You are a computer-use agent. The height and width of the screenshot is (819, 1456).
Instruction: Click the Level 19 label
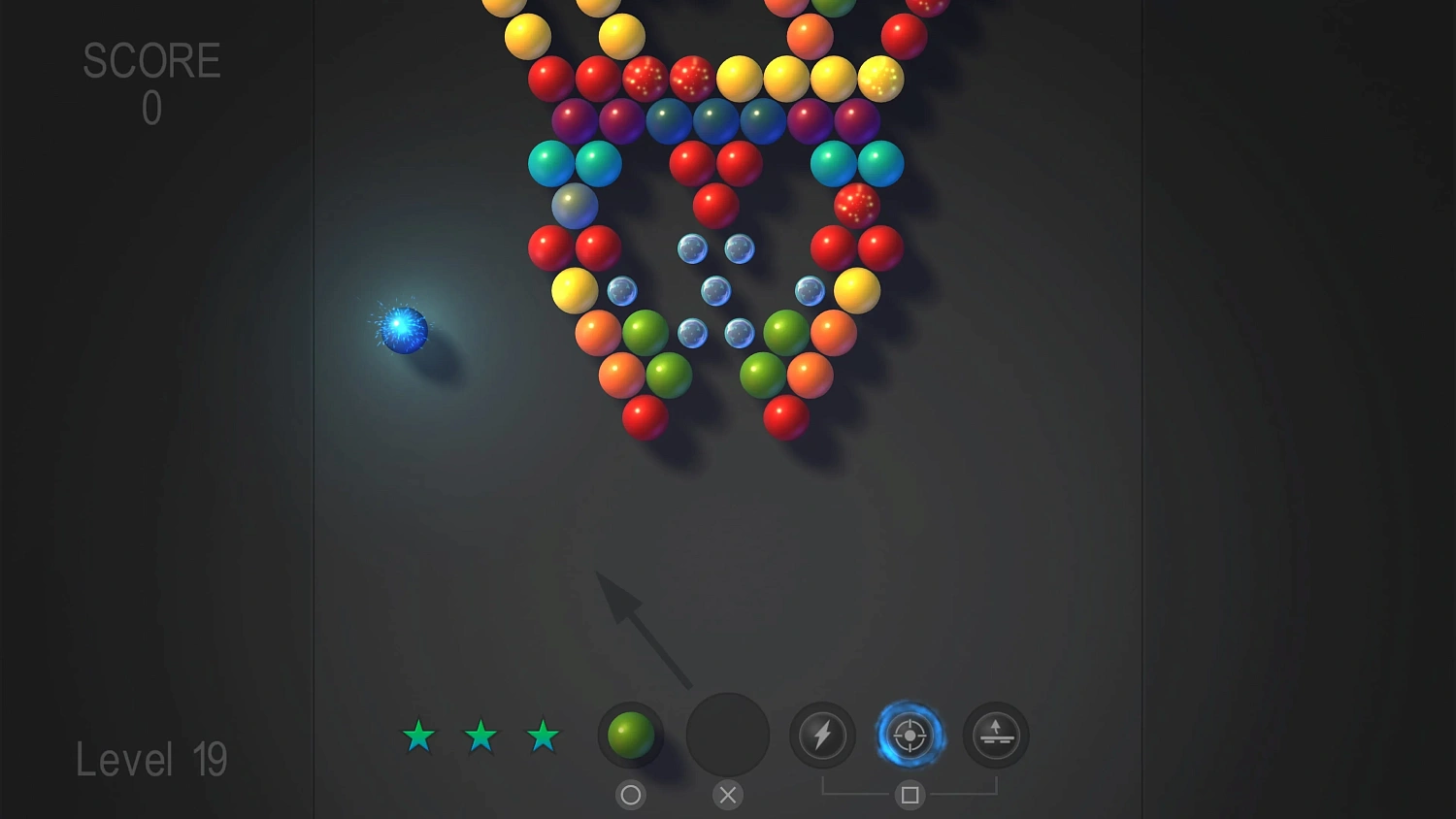click(x=150, y=760)
